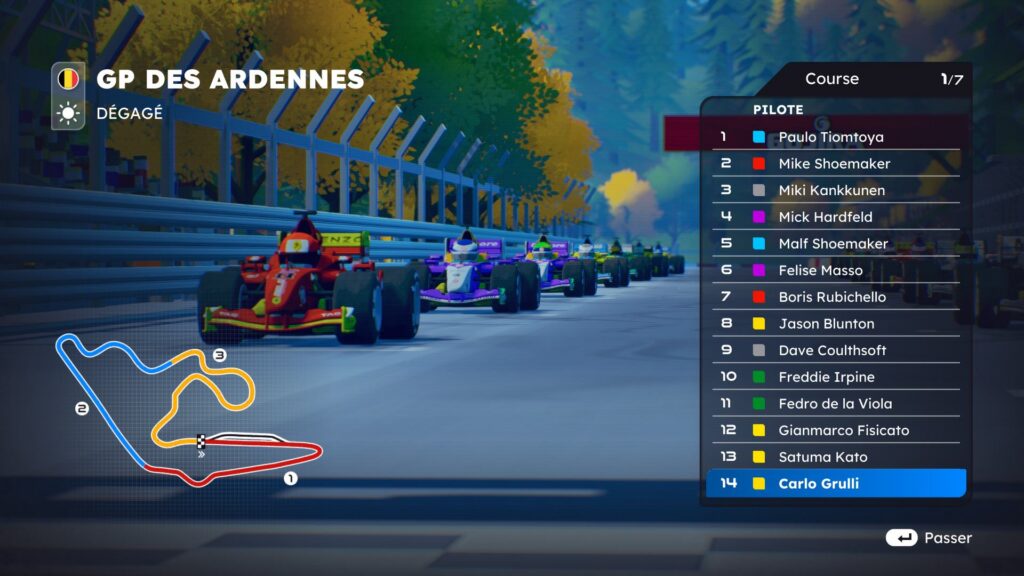Choose the Freddie Irpine row
This screenshot has width=1024, height=576.
tap(835, 377)
